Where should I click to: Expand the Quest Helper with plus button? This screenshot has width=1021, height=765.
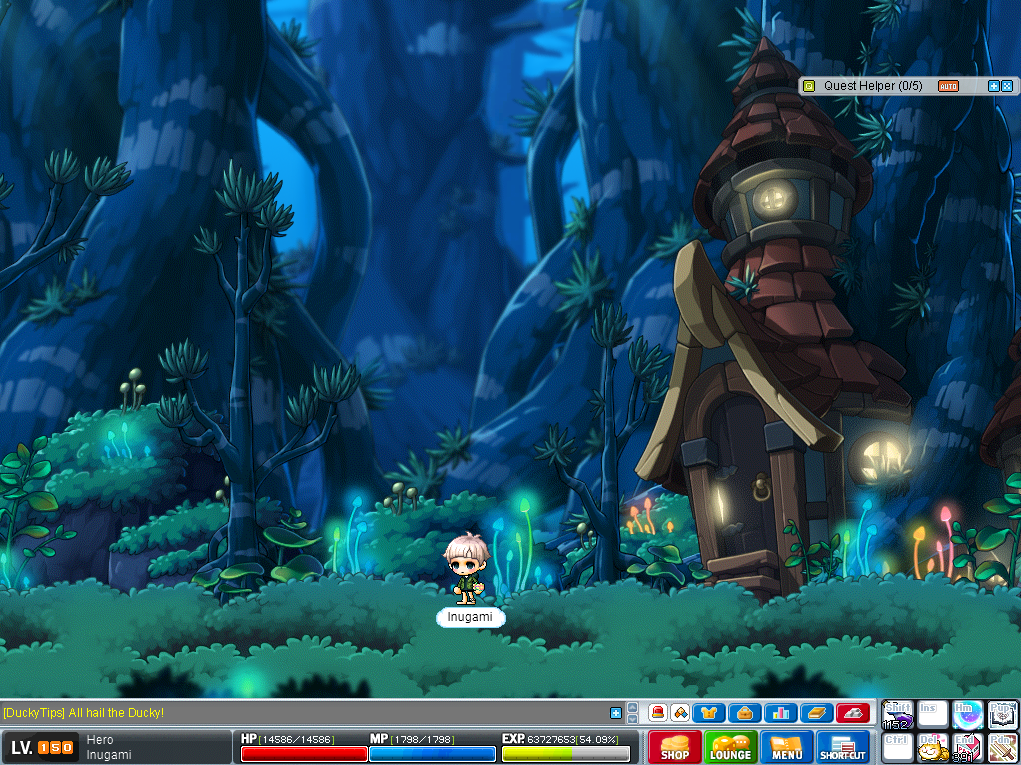[993, 86]
